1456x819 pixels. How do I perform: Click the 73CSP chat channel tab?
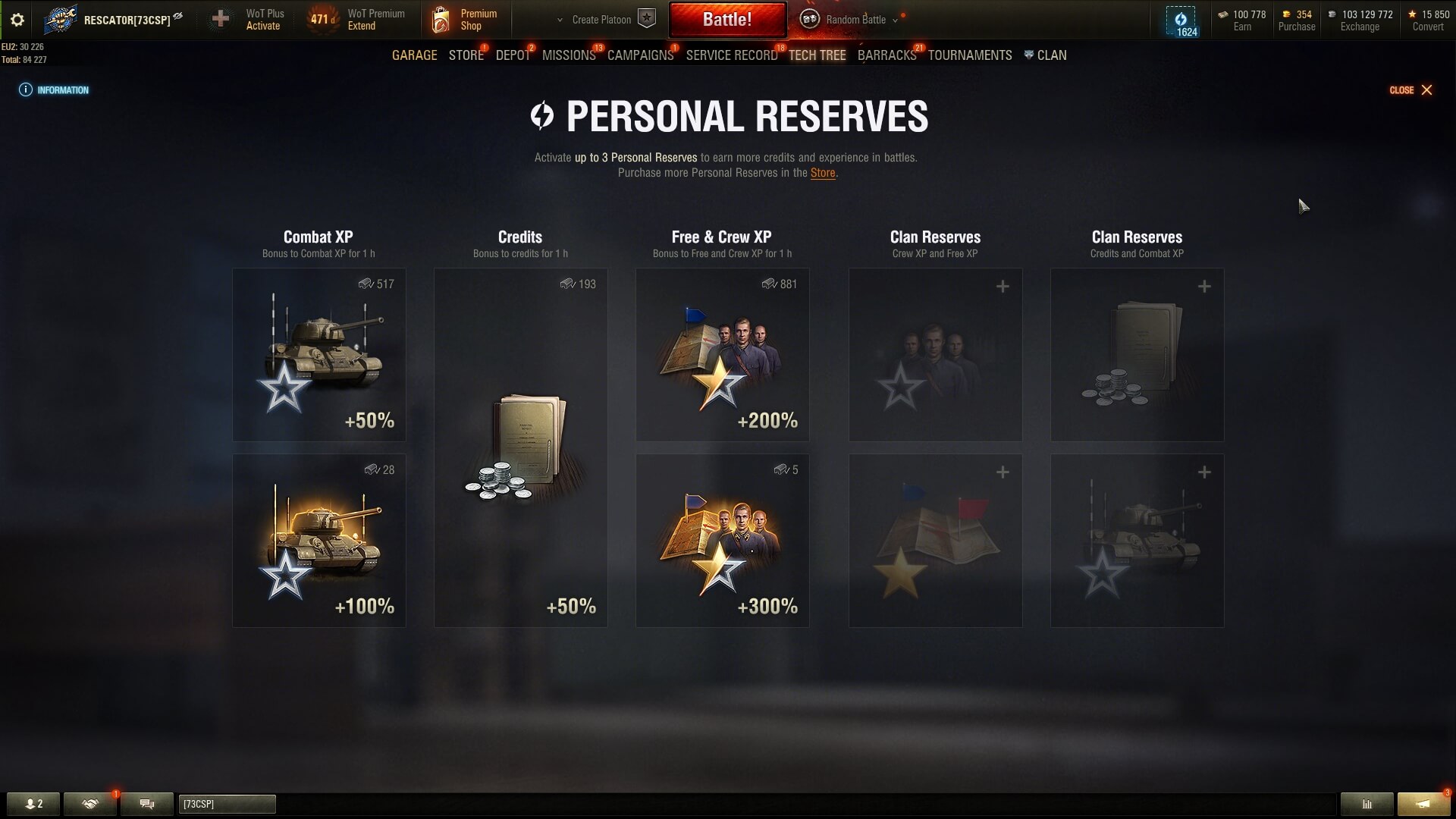point(227,804)
